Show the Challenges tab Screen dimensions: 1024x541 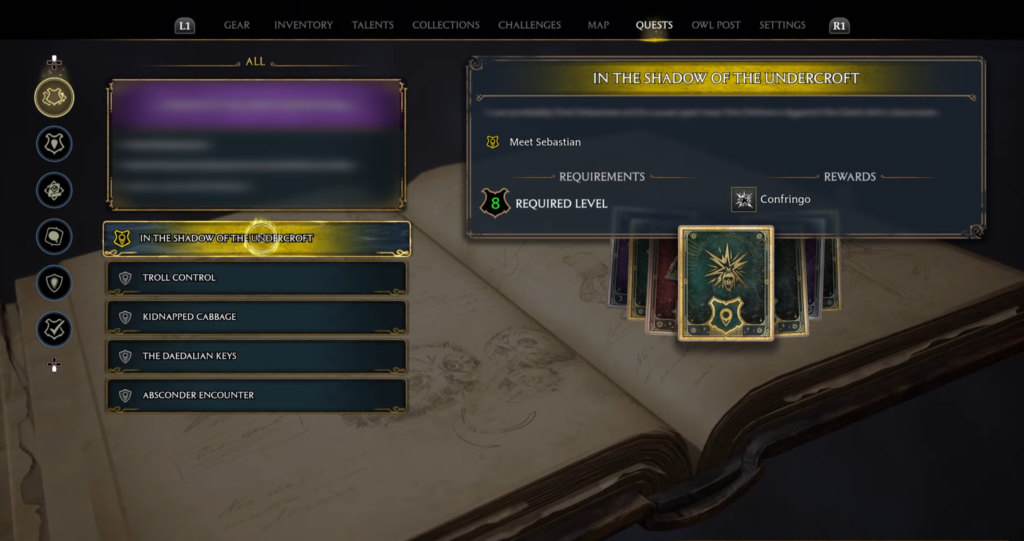click(x=529, y=25)
